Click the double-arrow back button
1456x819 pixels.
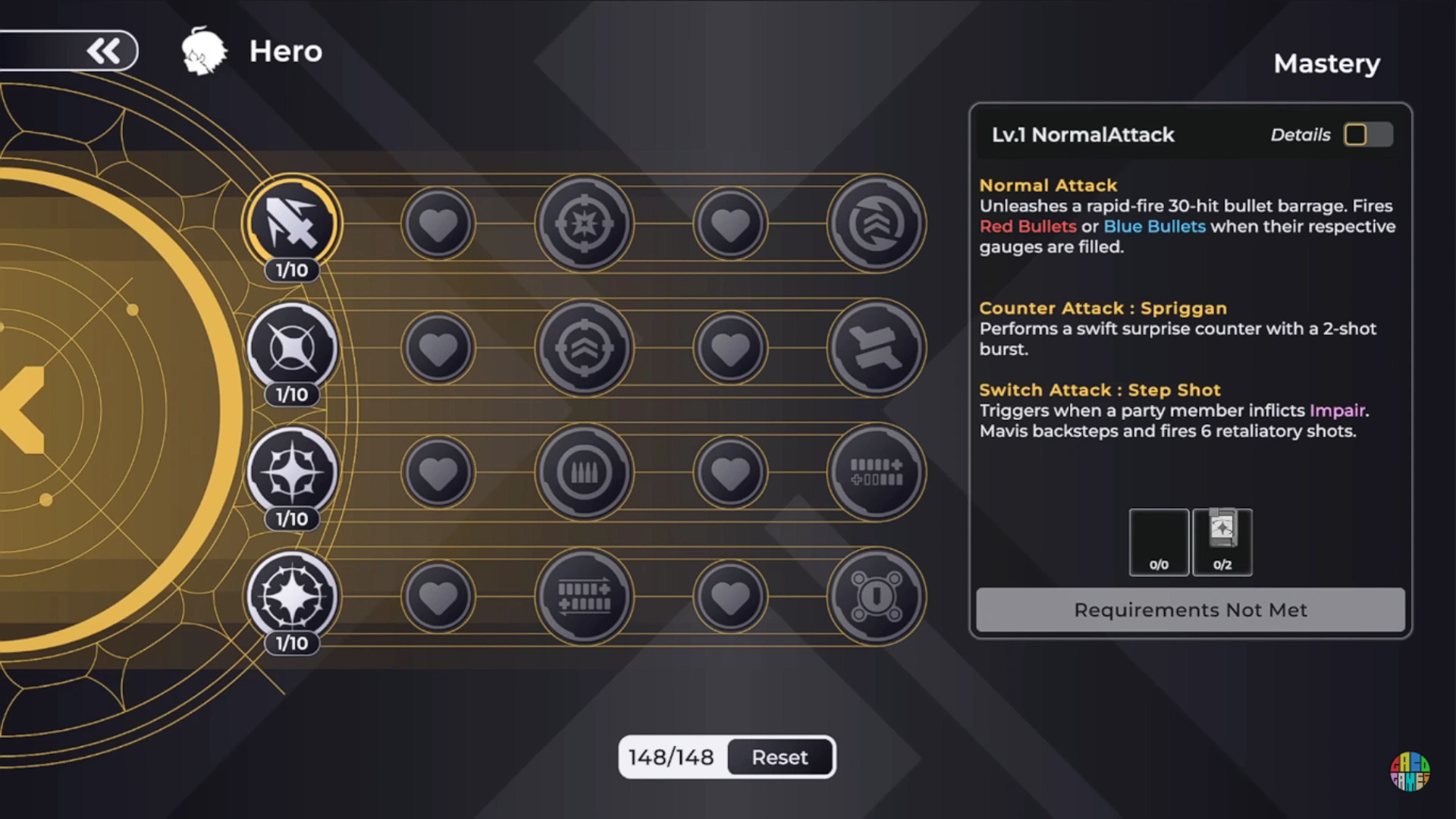(104, 52)
